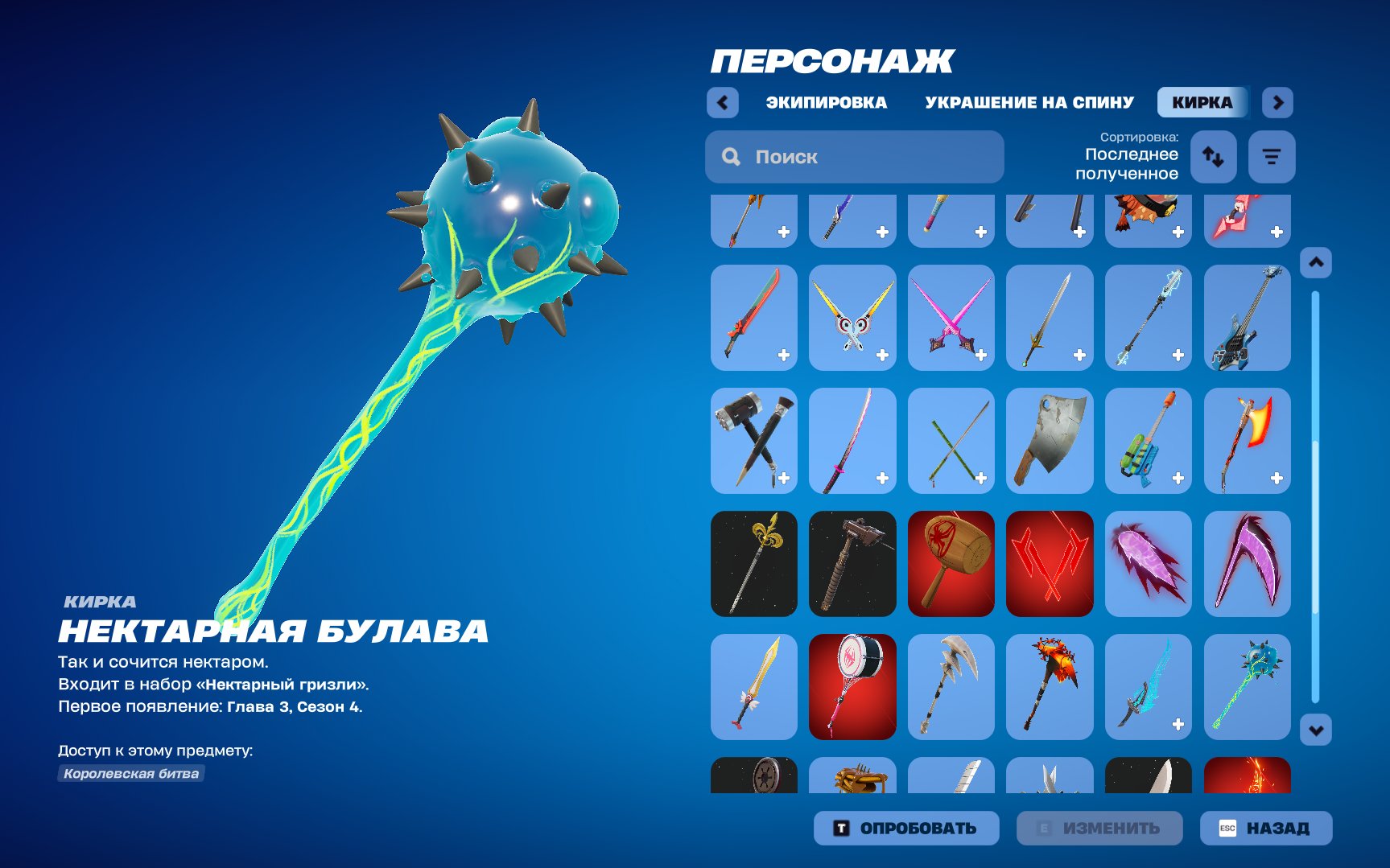Select the spider mallet pickaxe thumbnail
The height and width of the screenshot is (868, 1390).
point(951,563)
